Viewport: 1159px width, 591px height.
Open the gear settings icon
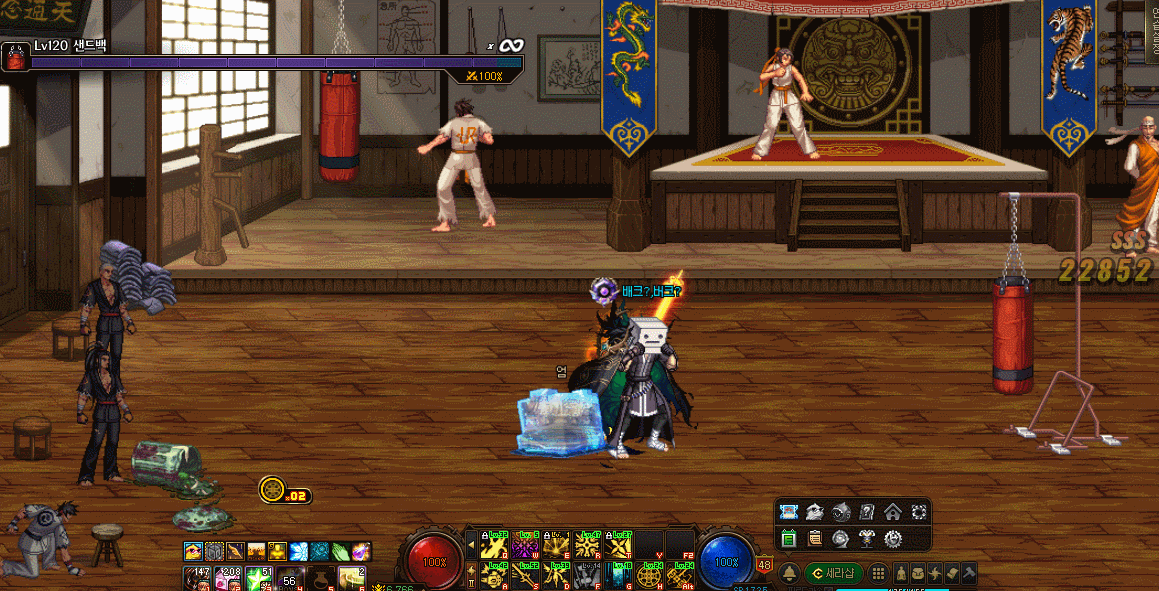(x=892, y=538)
